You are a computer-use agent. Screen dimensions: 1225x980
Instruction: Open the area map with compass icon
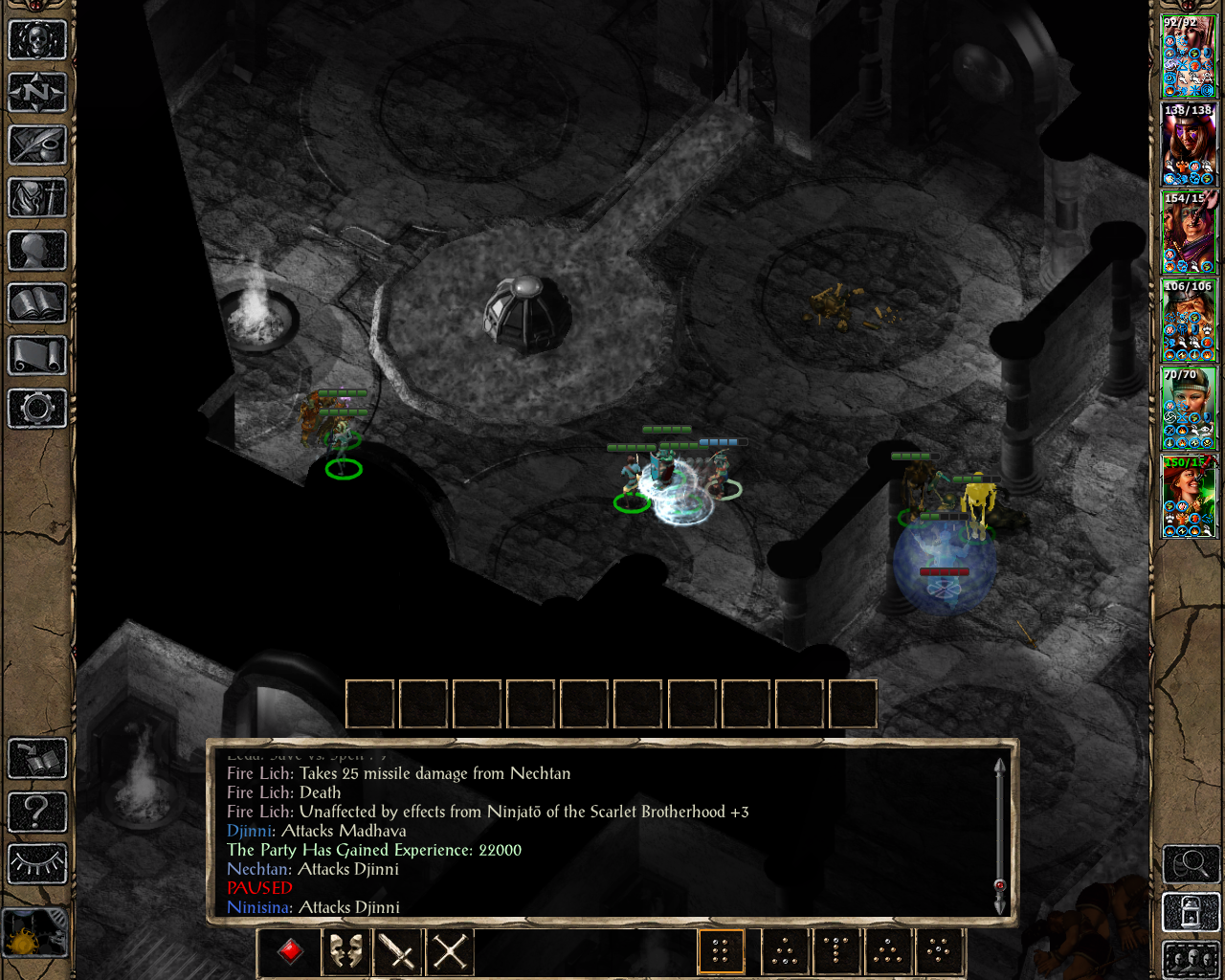tap(37, 93)
